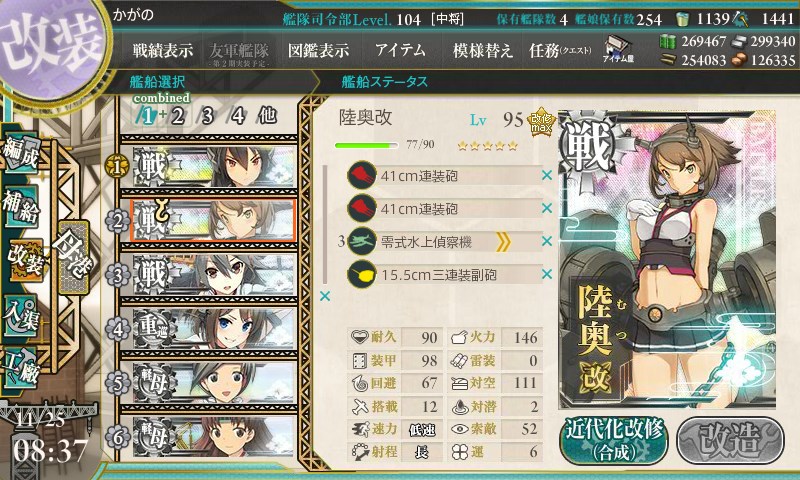Switch to fleet tab 4
The image size is (800, 480).
[x=237, y=115]
